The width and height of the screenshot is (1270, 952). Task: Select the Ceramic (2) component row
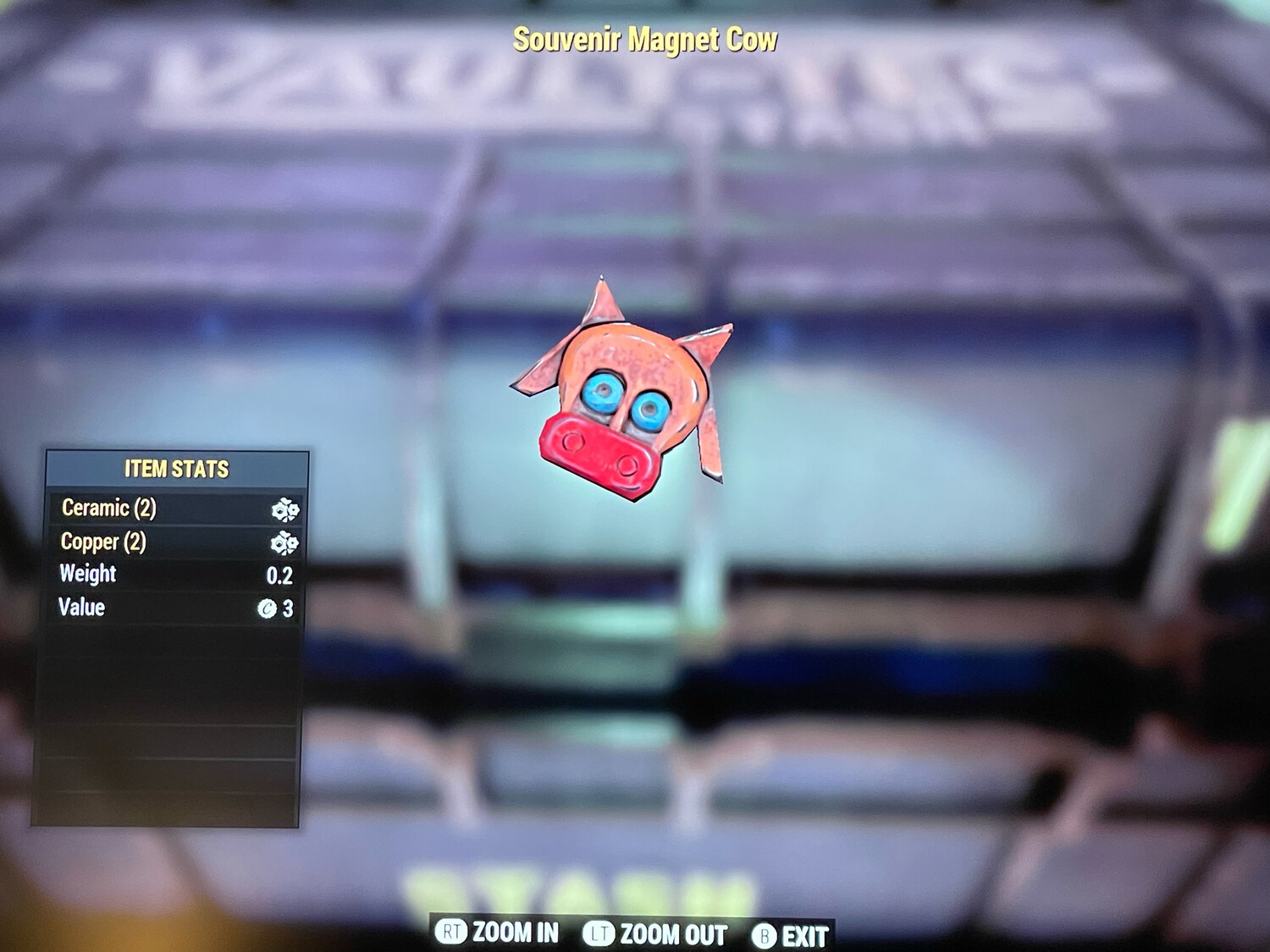point(176,509)
